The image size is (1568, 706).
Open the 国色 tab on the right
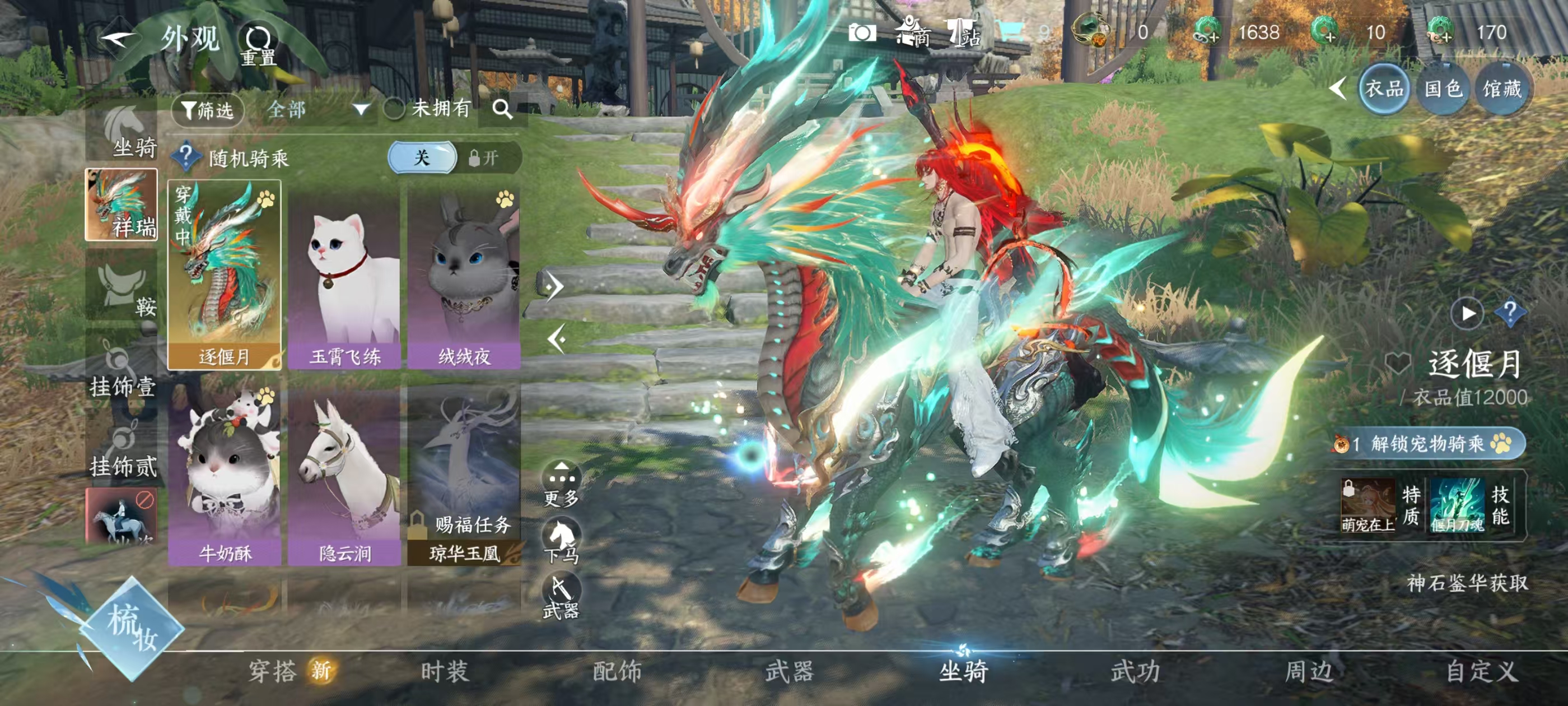pos(1441,89)
